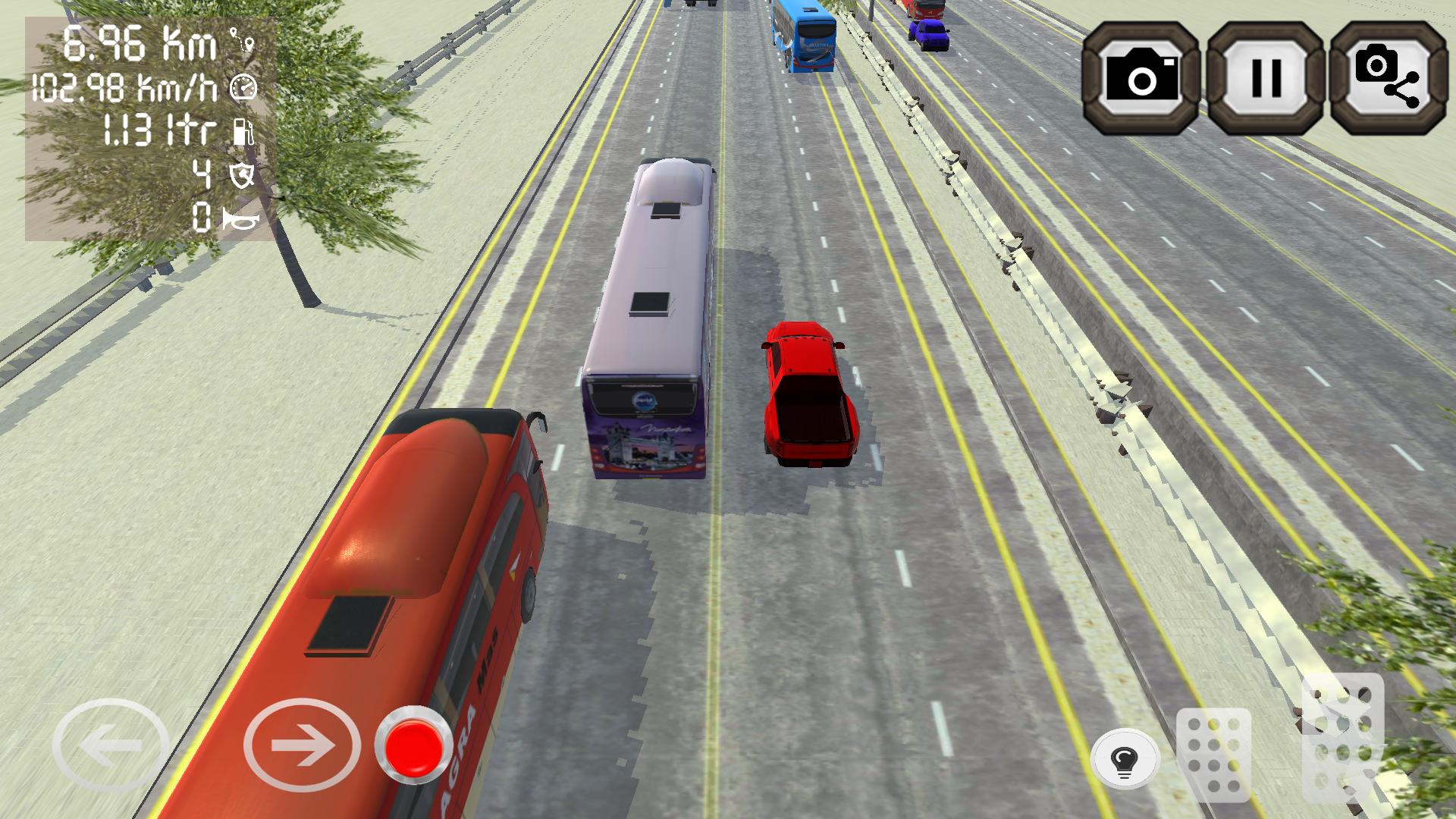Click the fuel pump icon in the HUD

(244, 133)
